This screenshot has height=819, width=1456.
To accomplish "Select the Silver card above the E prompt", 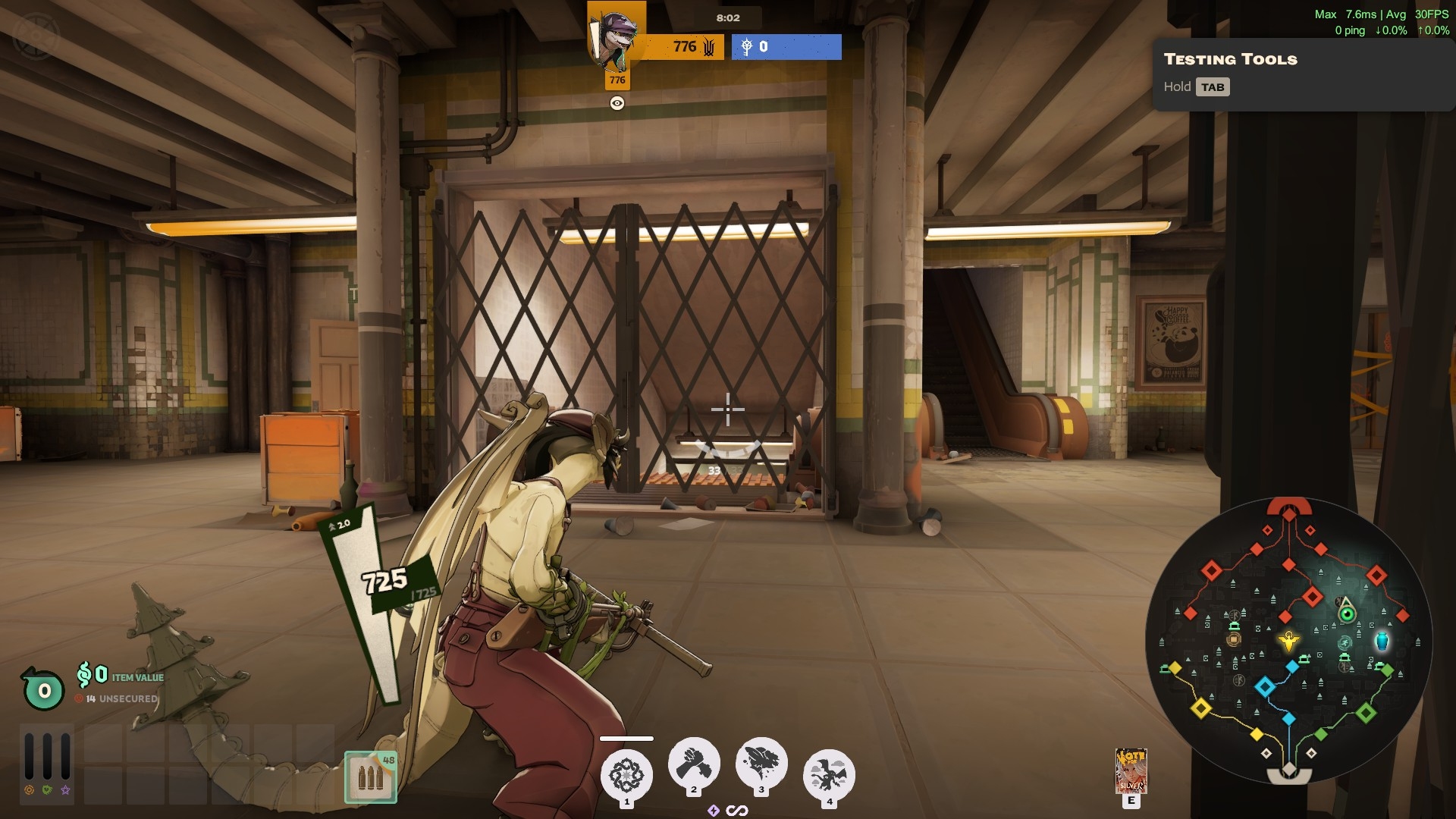I will coord(1131,770).
